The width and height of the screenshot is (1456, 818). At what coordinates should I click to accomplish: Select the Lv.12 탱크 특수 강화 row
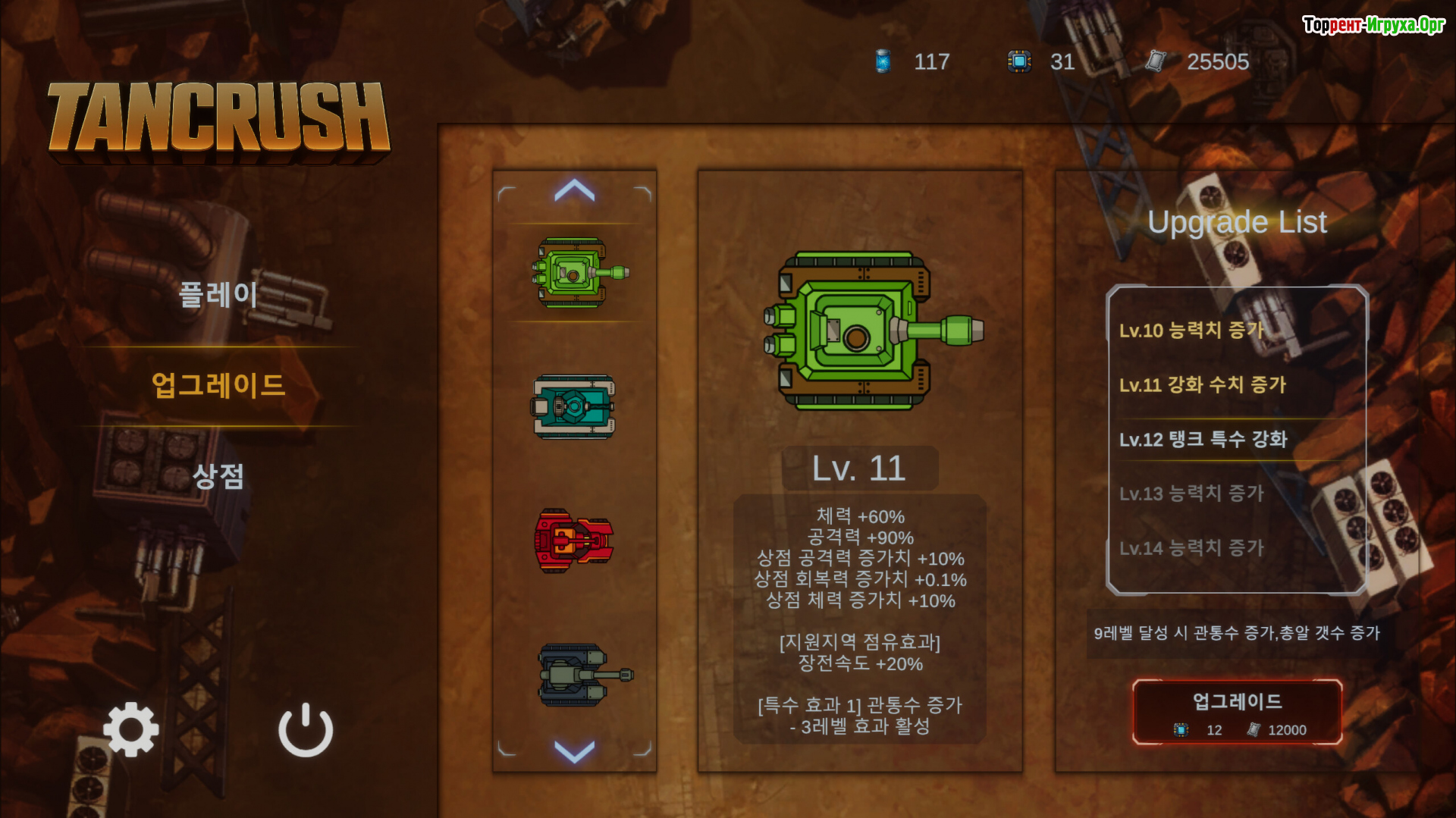click(1203, 440)
